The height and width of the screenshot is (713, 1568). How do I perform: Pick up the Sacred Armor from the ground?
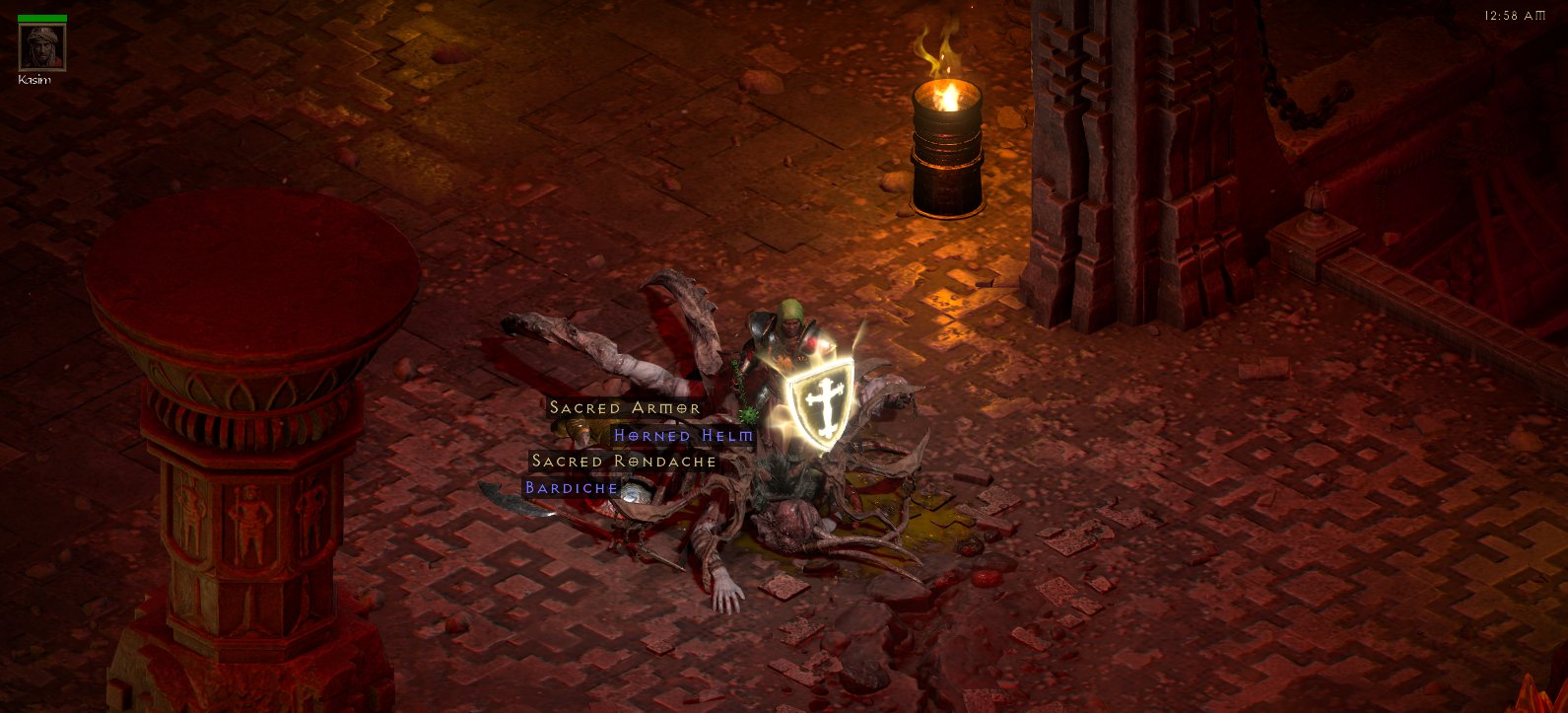[x=624, y=407]
